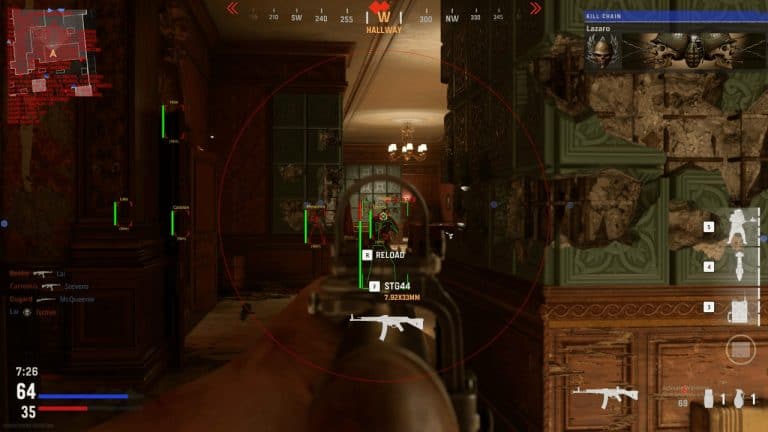Use the circular field upgrade icon
Image resolution: width=768 pixels, height=432 pixels.
point(740,350)
